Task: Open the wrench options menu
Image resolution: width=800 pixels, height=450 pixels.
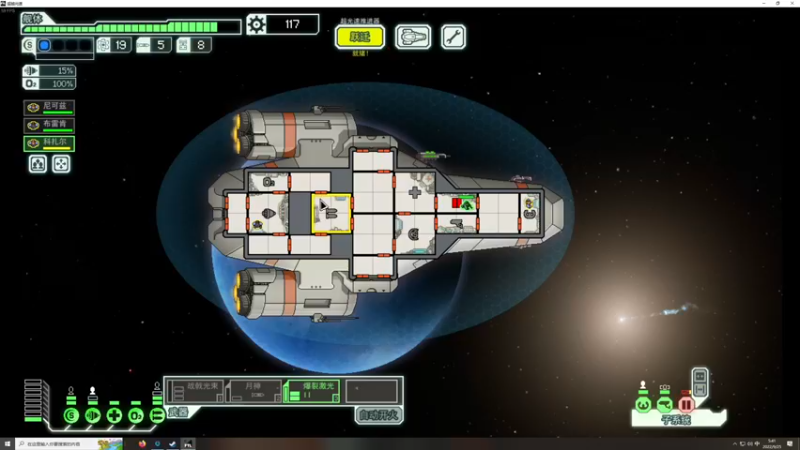Action: point(453,37)
